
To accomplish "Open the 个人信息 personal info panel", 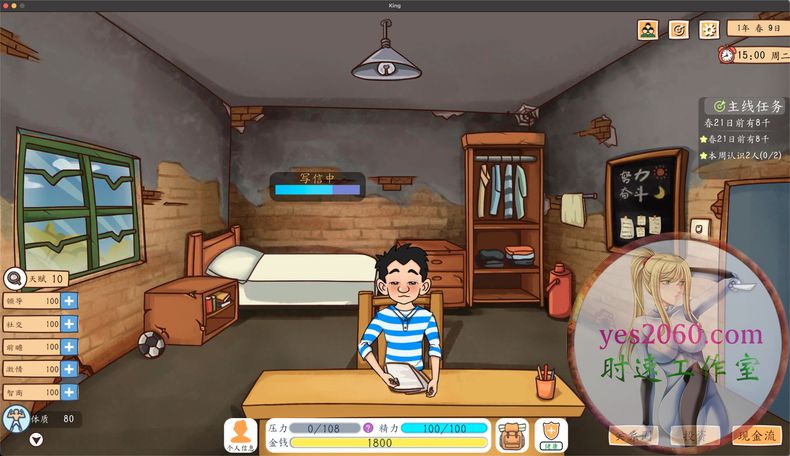I will click(241, 435).
